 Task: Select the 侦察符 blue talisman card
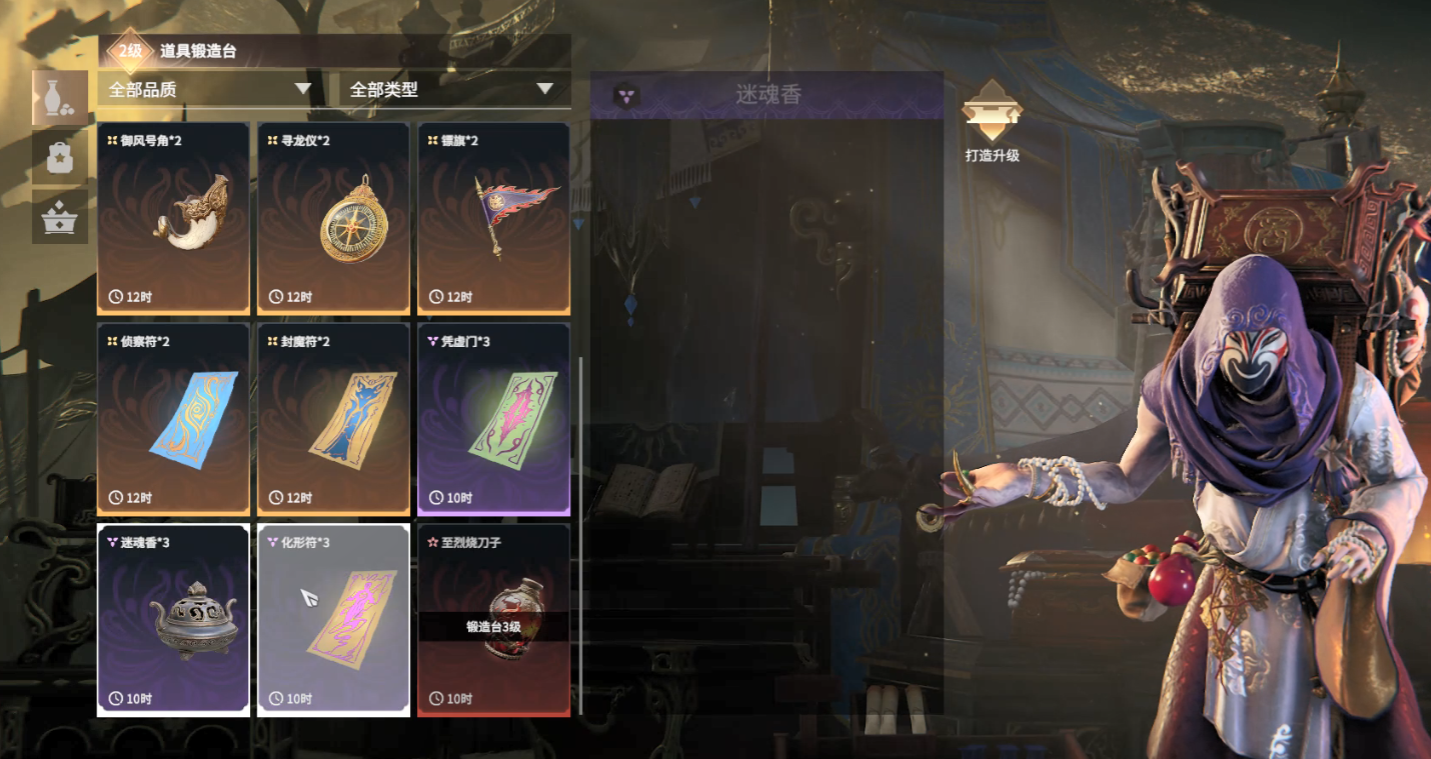pos(173,419)
